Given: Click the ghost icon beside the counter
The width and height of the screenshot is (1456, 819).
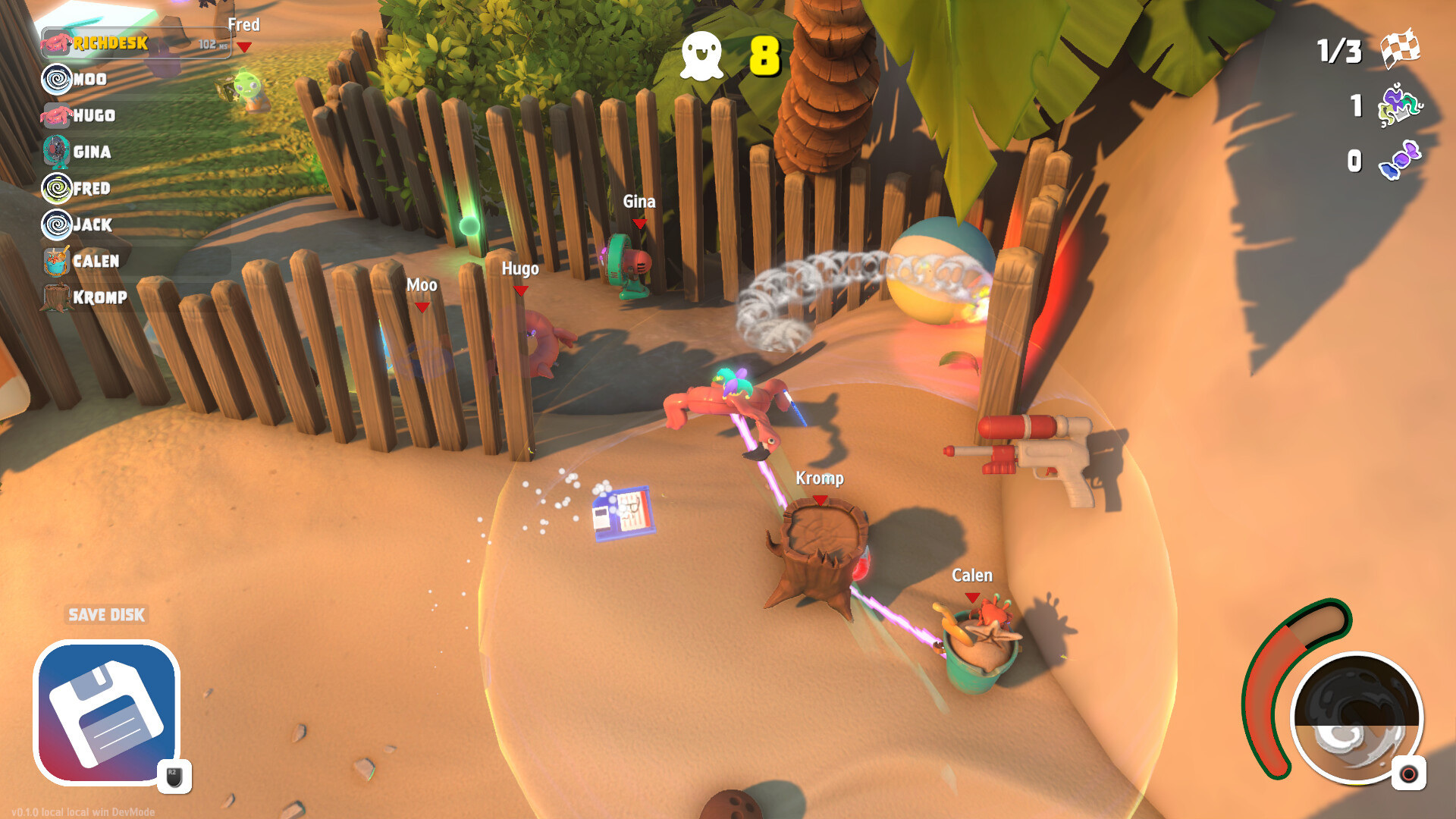Looking at the screenshot, I should coord(701,55).
